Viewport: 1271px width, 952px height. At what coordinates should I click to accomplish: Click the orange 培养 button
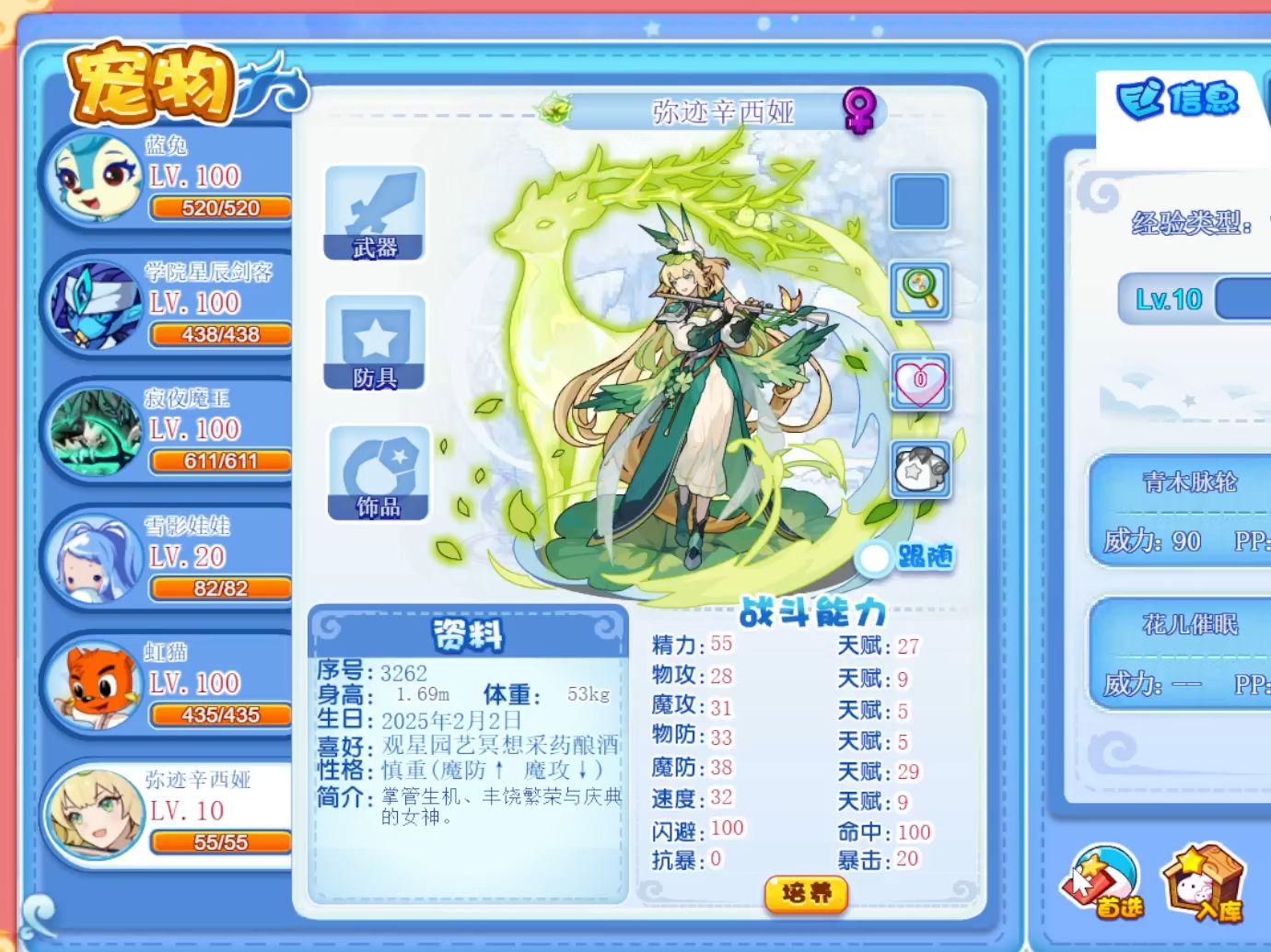[x=806, y=893]
